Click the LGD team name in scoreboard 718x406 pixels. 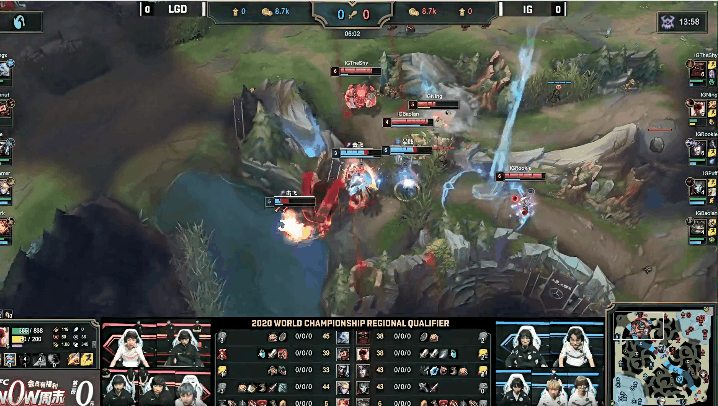pos(177,10)
